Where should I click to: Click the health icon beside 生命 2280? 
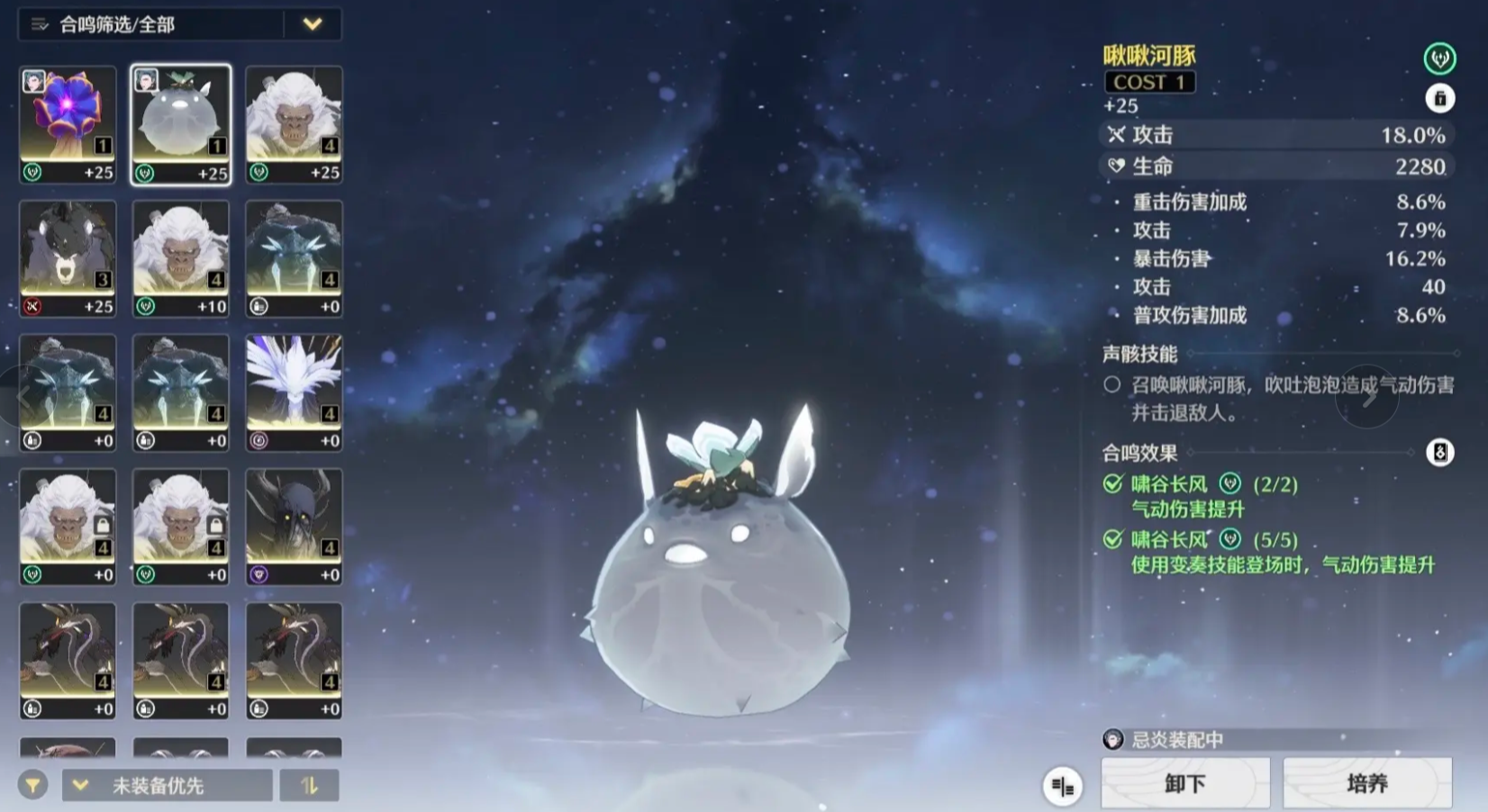(x=1117, y=166)
